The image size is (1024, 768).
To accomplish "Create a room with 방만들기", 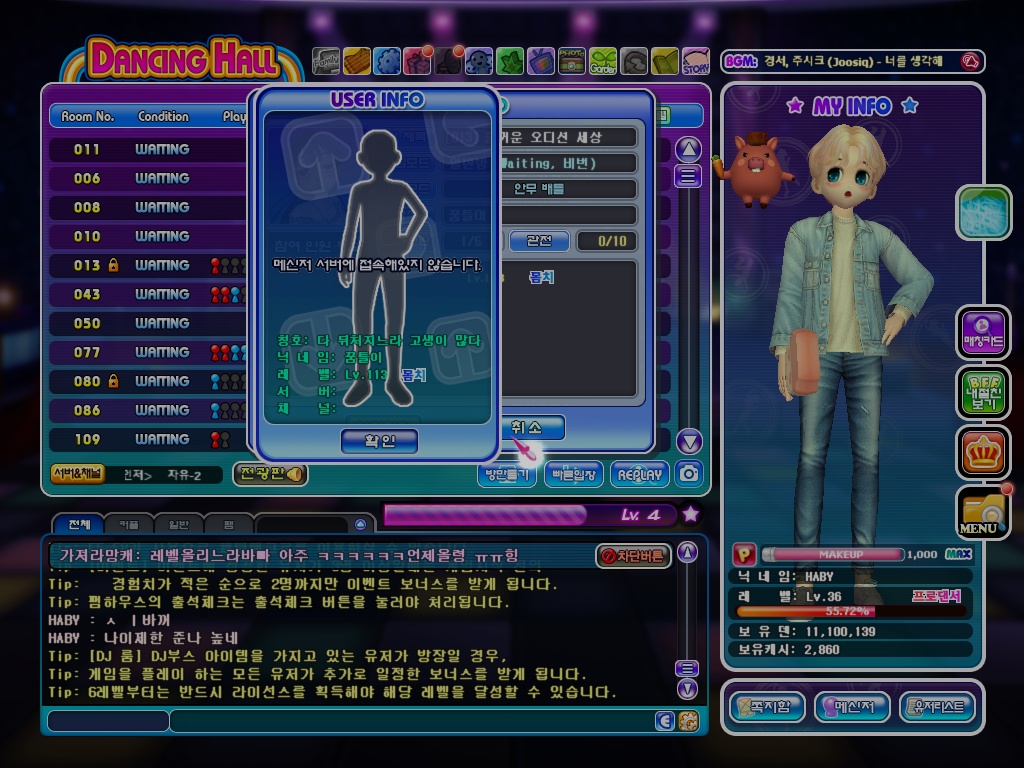I will (506, 474).
